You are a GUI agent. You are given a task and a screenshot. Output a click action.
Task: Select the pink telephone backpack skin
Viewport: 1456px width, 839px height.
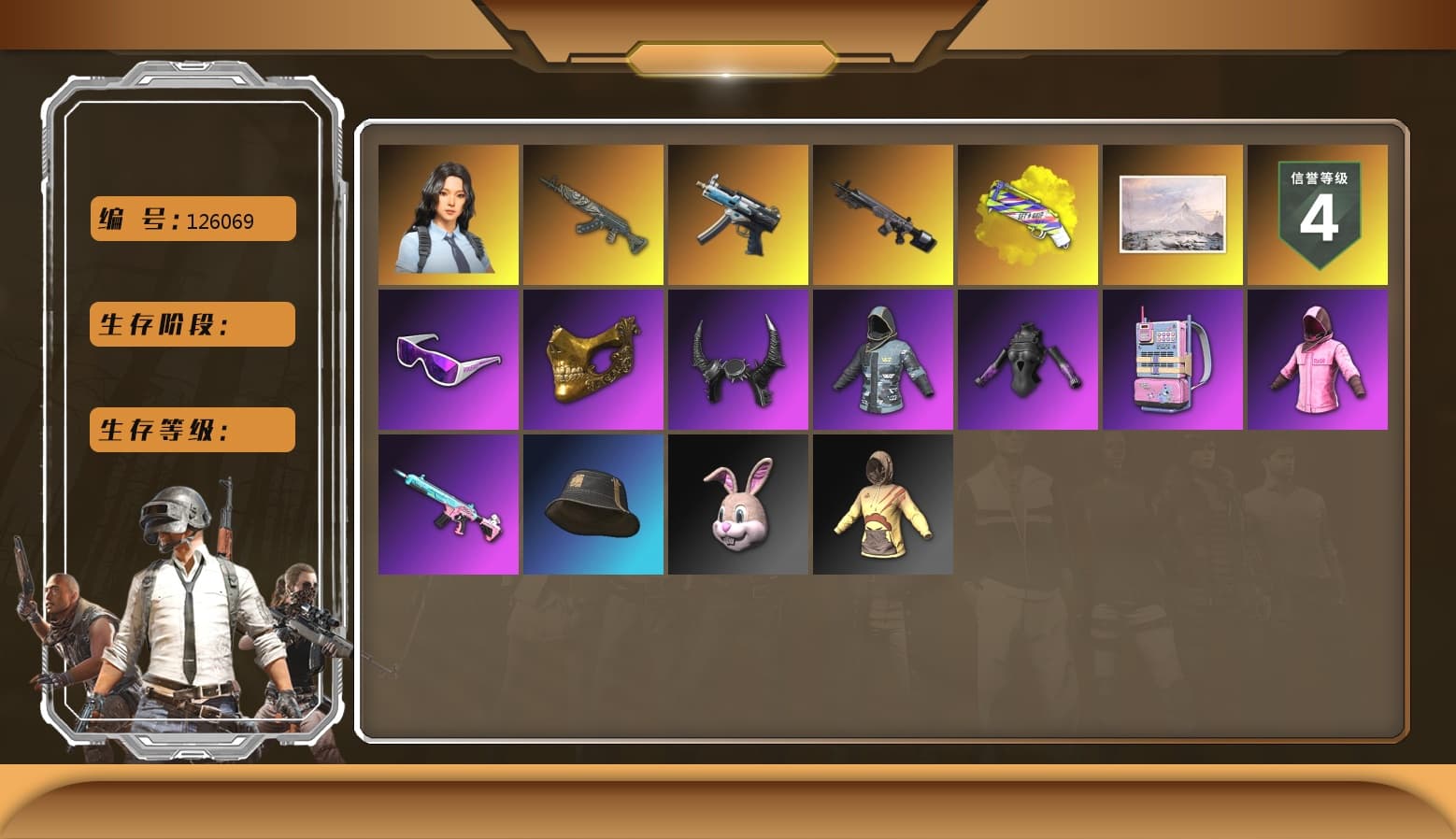coord(1173,359)
